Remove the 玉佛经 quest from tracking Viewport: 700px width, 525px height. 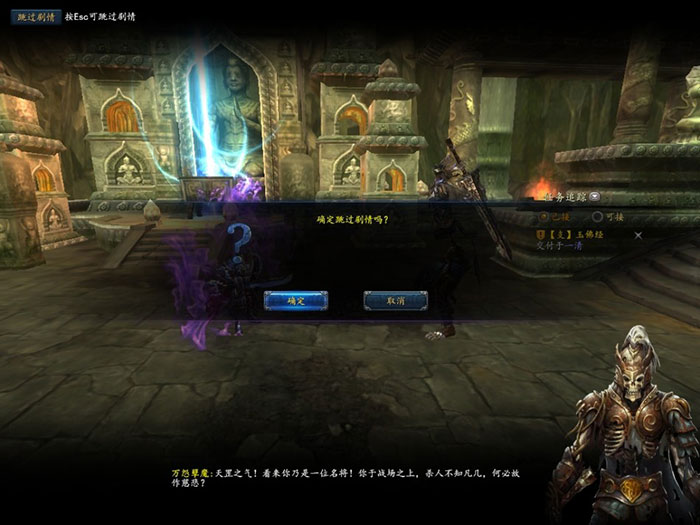pos(639,235)
